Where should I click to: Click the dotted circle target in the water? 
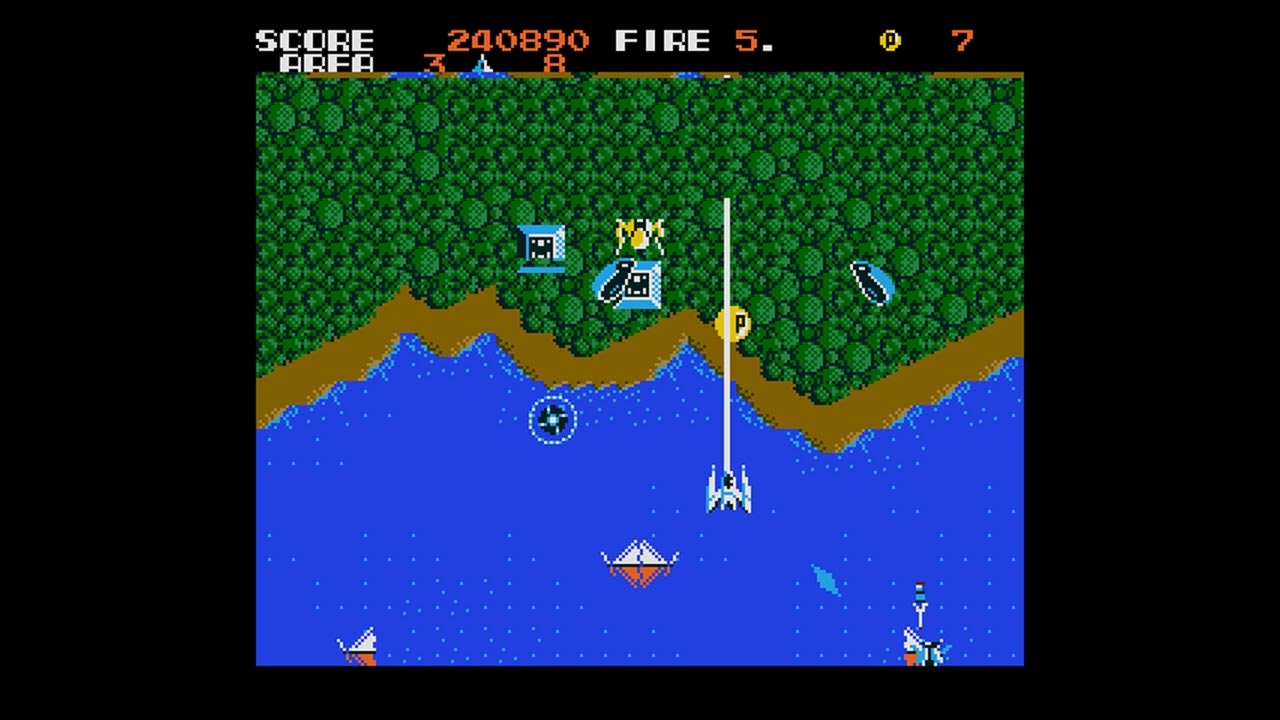click(x=552, y=420)
